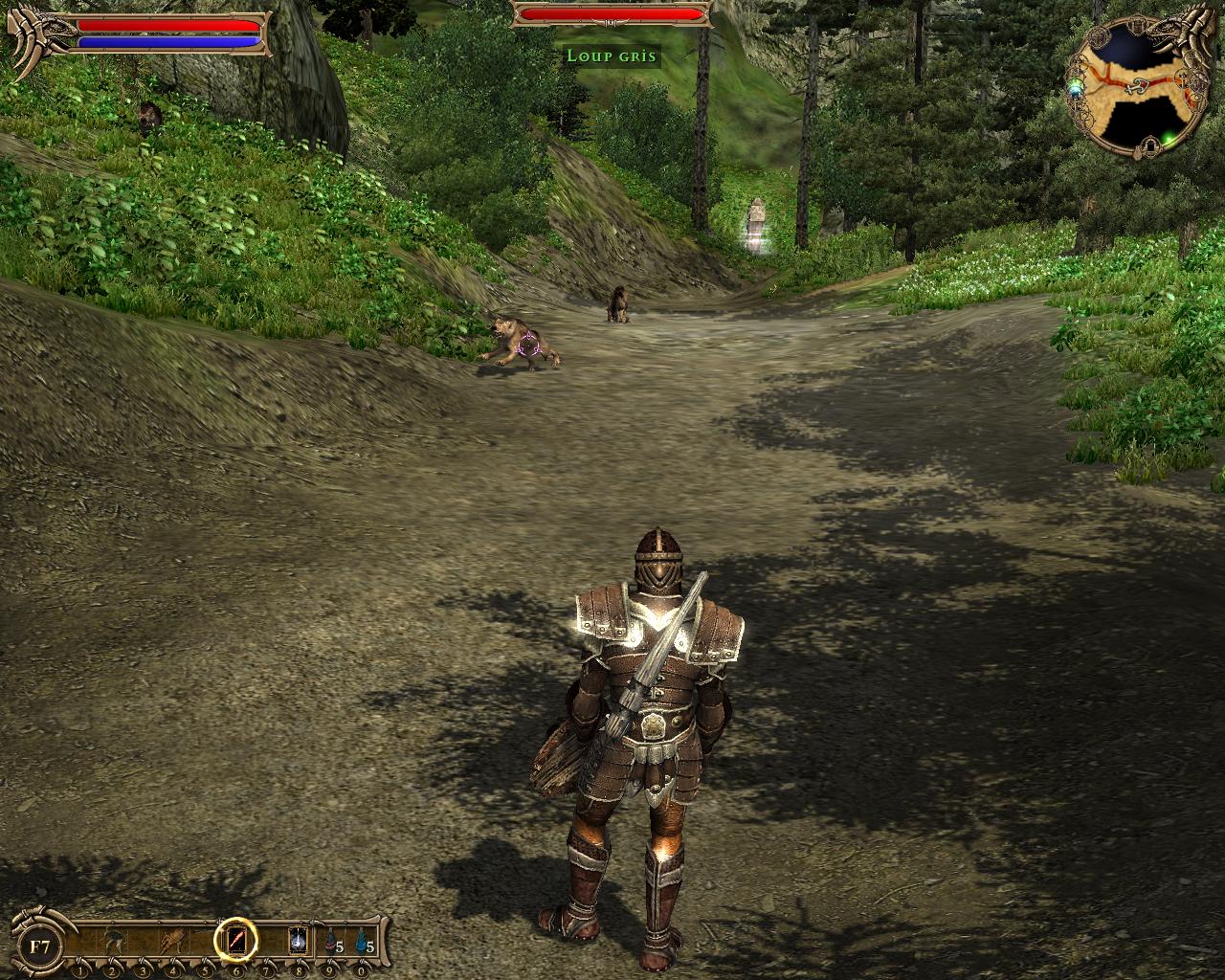Use the blue mana potion
This screenshot has height=980, width=1225.
click(362, 943)
